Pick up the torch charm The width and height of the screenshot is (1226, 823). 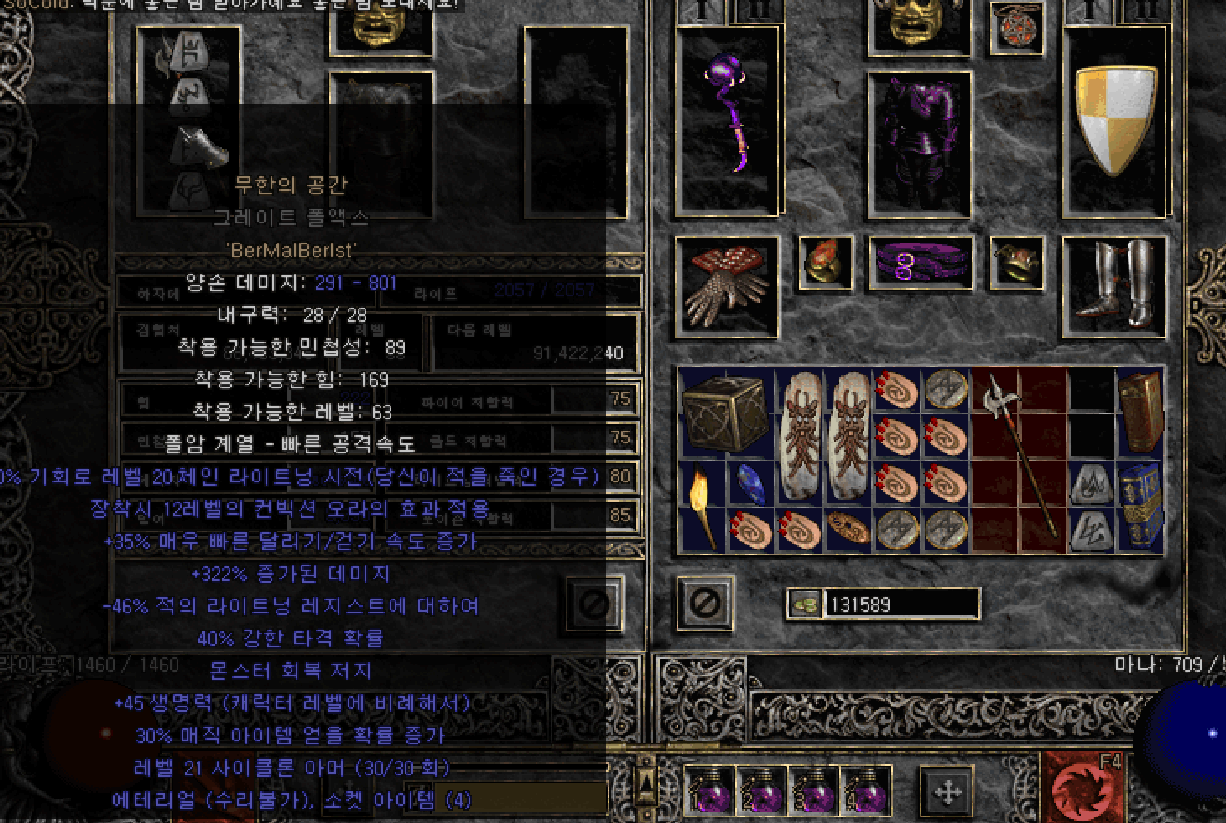[700, 508]
